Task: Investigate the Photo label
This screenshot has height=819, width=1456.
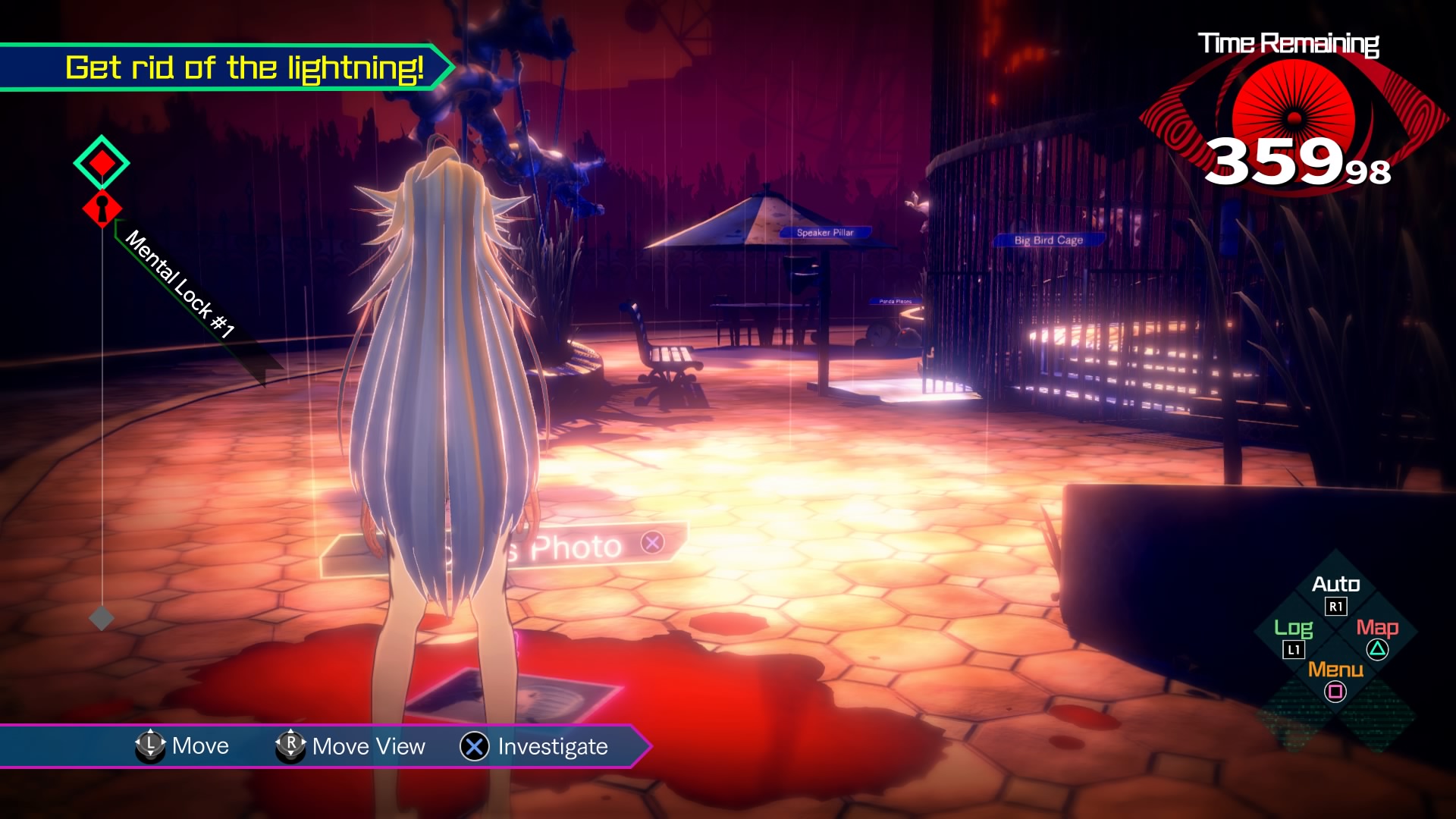Action: [576, 546]
